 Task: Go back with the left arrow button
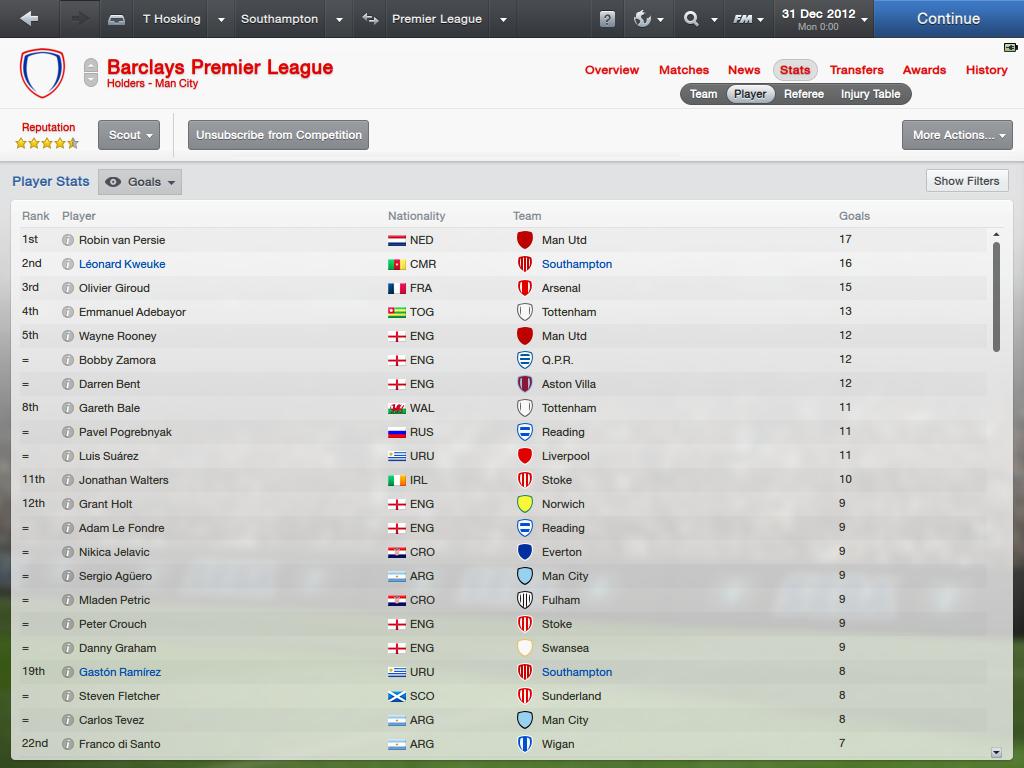pyautogui.click(x=29, y=19)
